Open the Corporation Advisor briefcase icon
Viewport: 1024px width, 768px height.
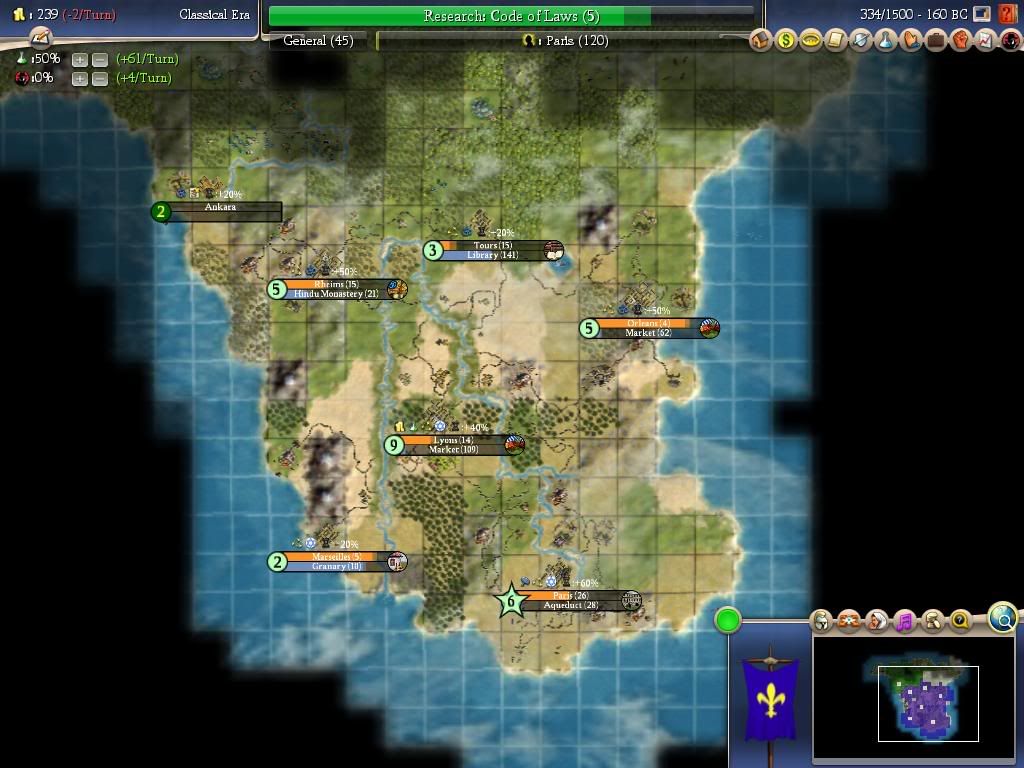coord(935,41)
